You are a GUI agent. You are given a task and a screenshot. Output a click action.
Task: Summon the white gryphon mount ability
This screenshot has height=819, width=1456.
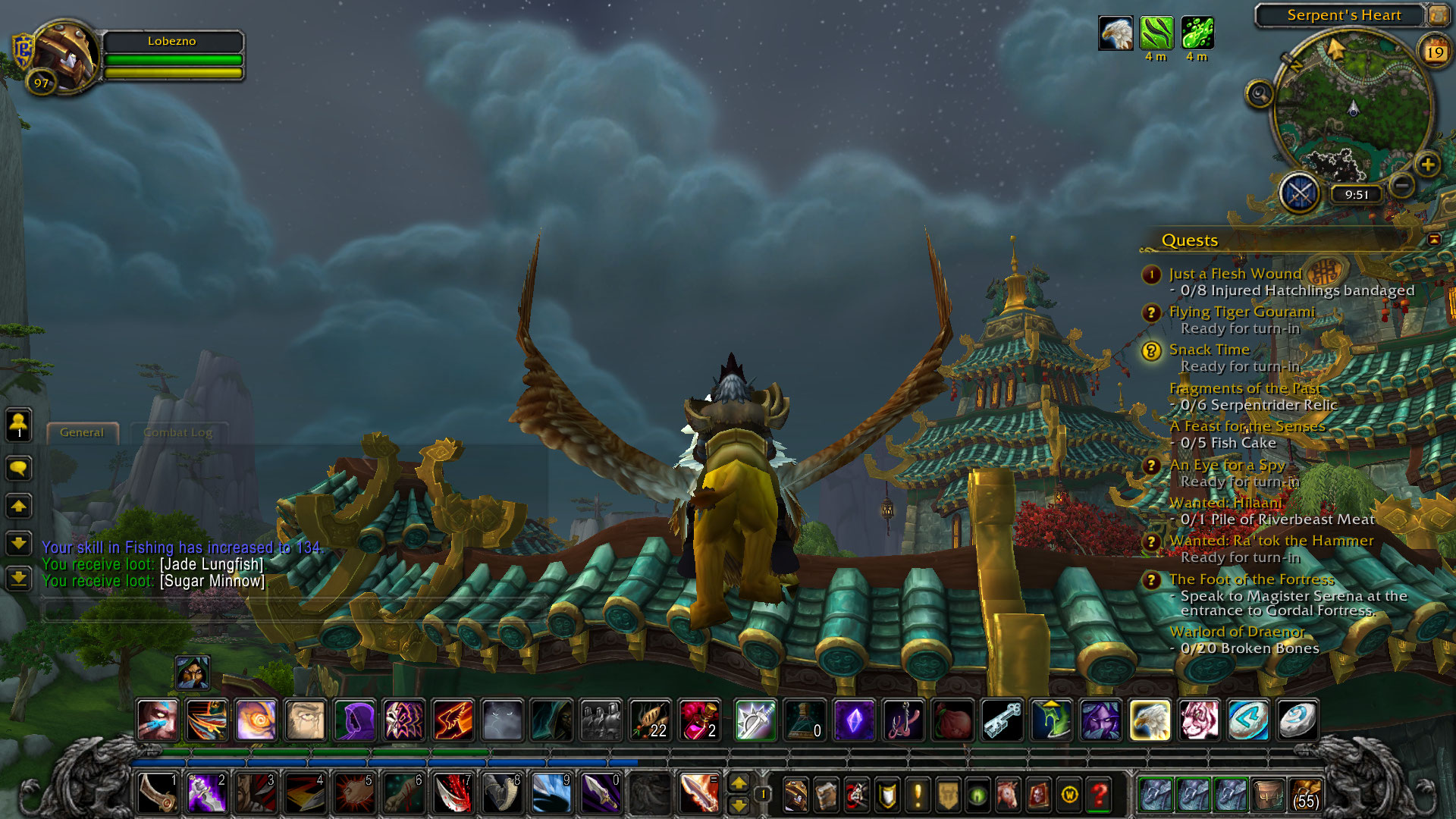click(x=1150, y=720)
